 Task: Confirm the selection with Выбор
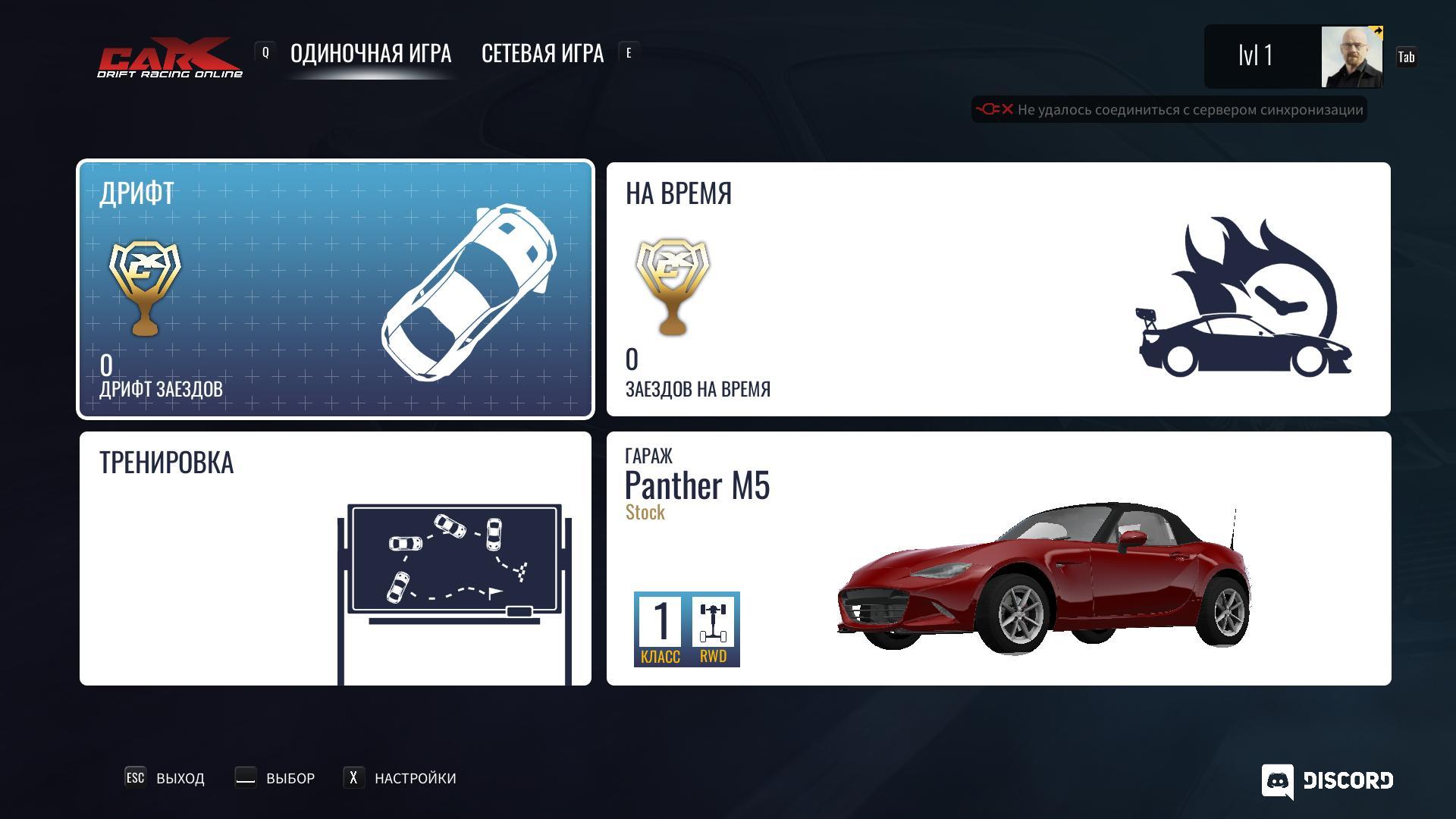[x=275, y=778]
